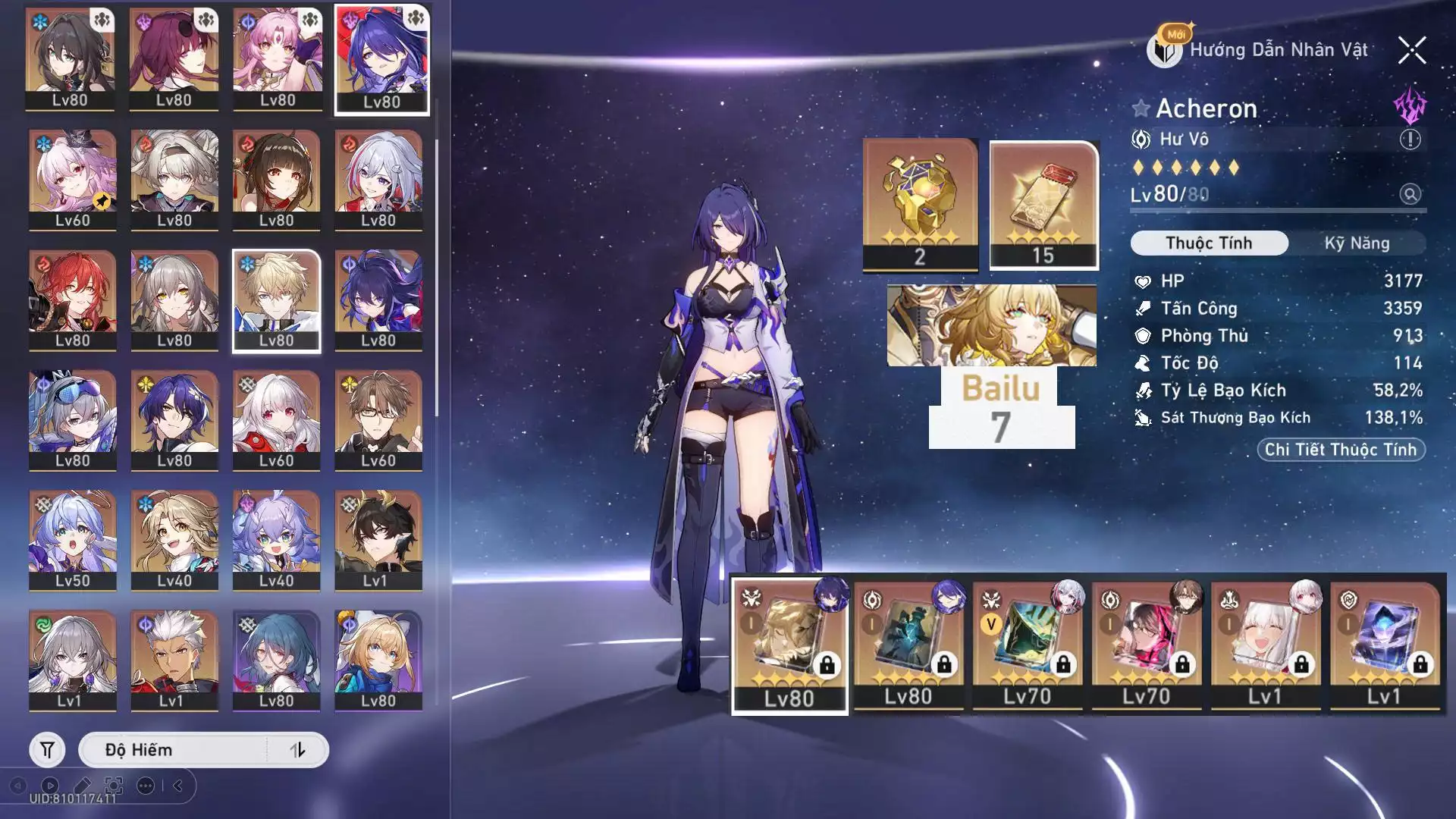The height and width of the screenshot is (819, 1456).
Task: Select the Thuộc Tính tab
Action: coord(1209,243)
